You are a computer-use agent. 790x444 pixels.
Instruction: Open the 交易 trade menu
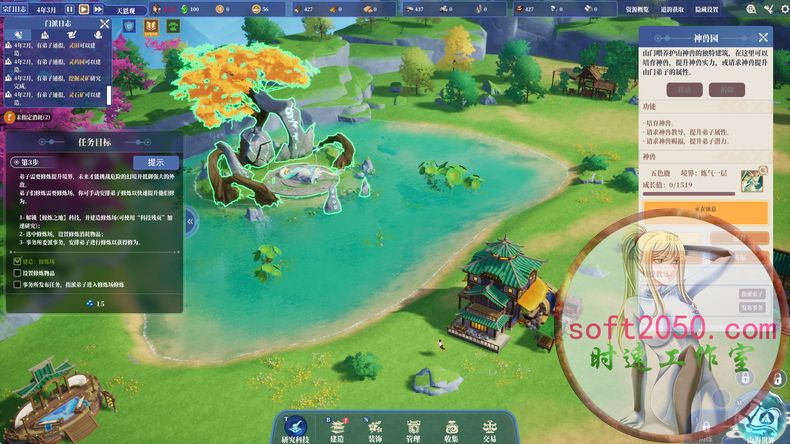(x=490, y=430)
